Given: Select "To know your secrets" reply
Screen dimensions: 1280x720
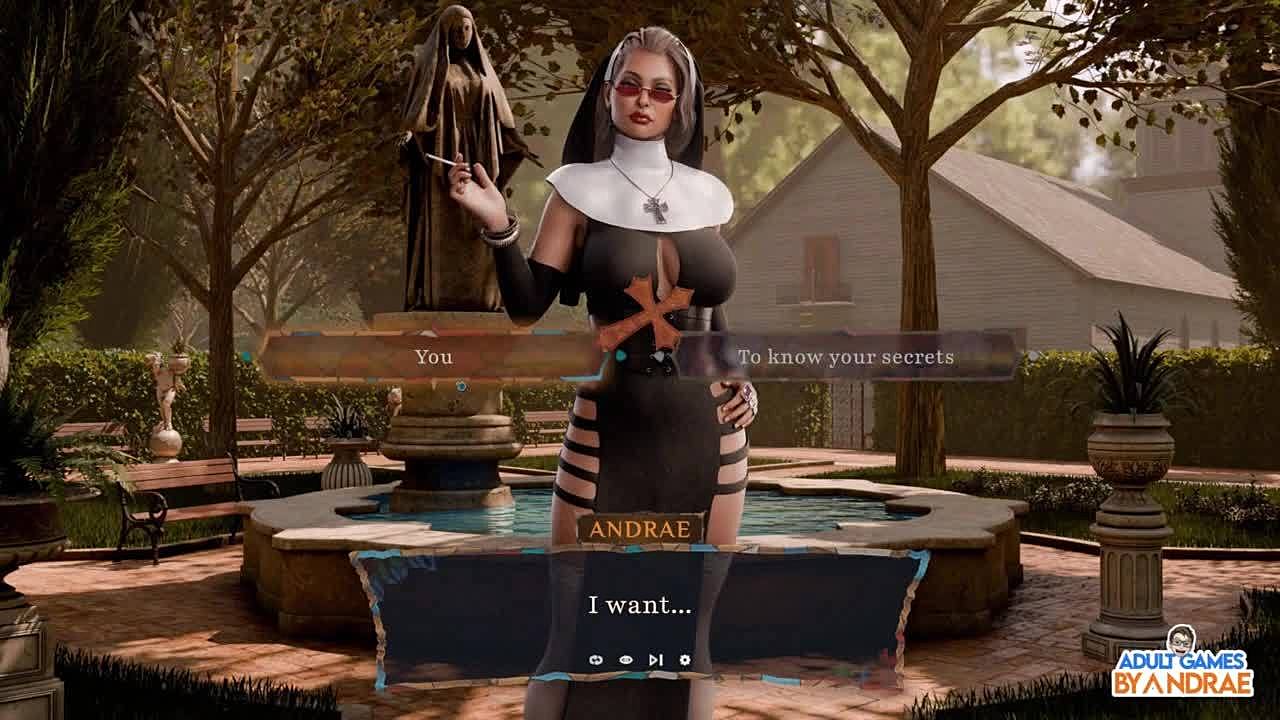Looking at the screenshot, I should pos(845,357).
